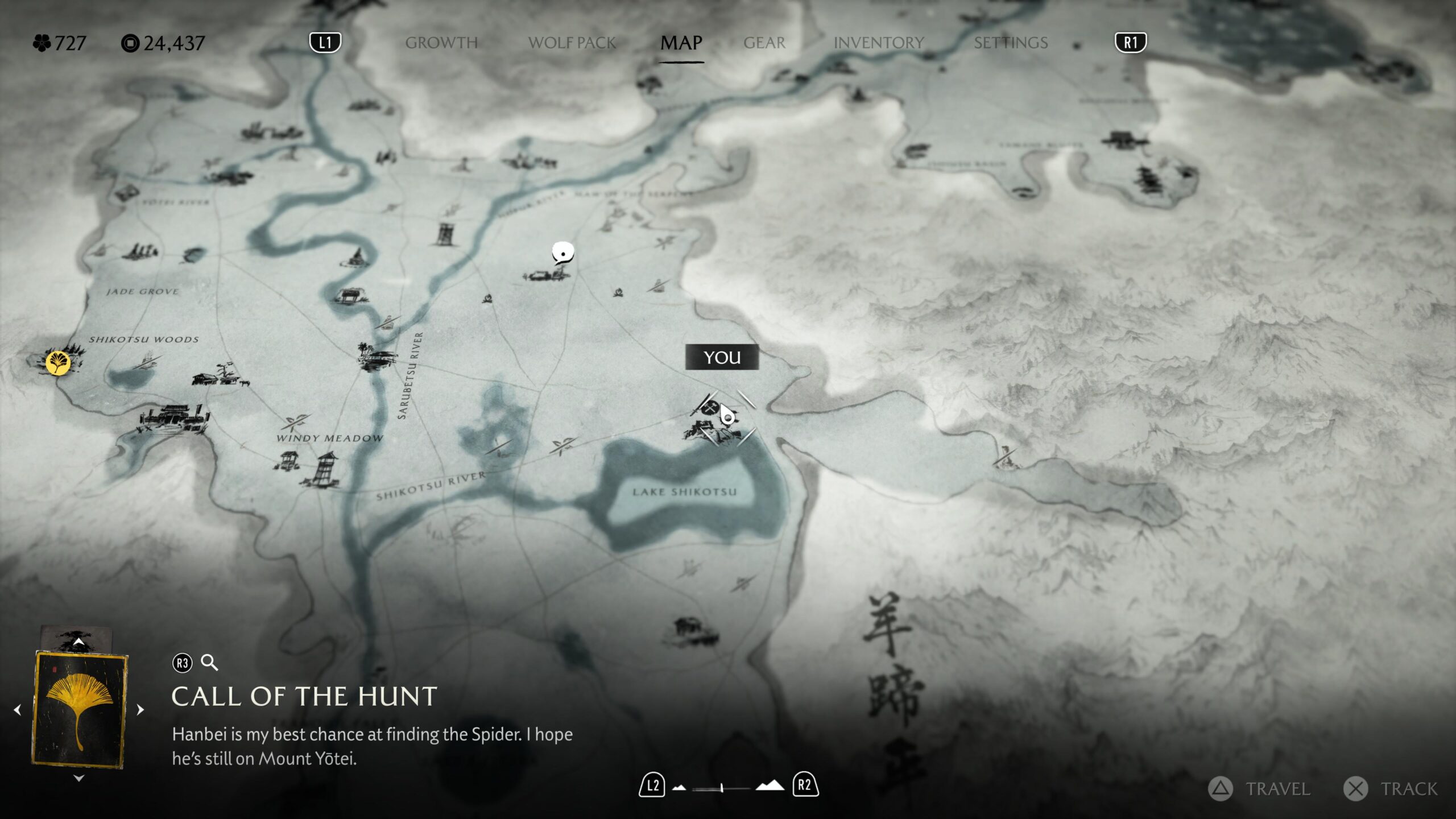Image resolution: width=1456 pixels, height=819 pixels.
Task: Move the quest card selection up
Action: pyautogui.click(x=79, y=642)
